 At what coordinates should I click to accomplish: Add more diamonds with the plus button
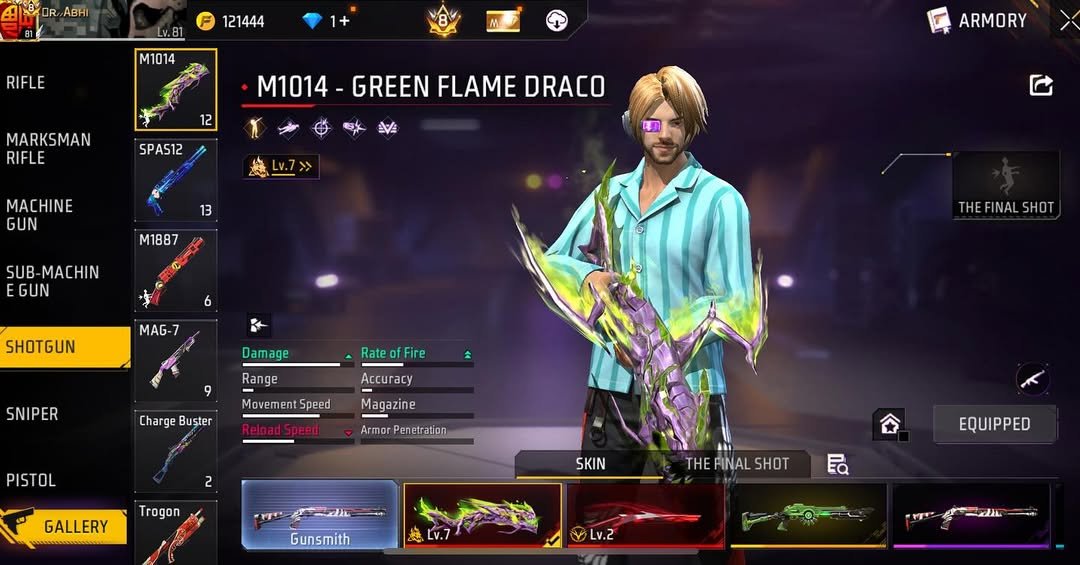[x=344, y=21]
